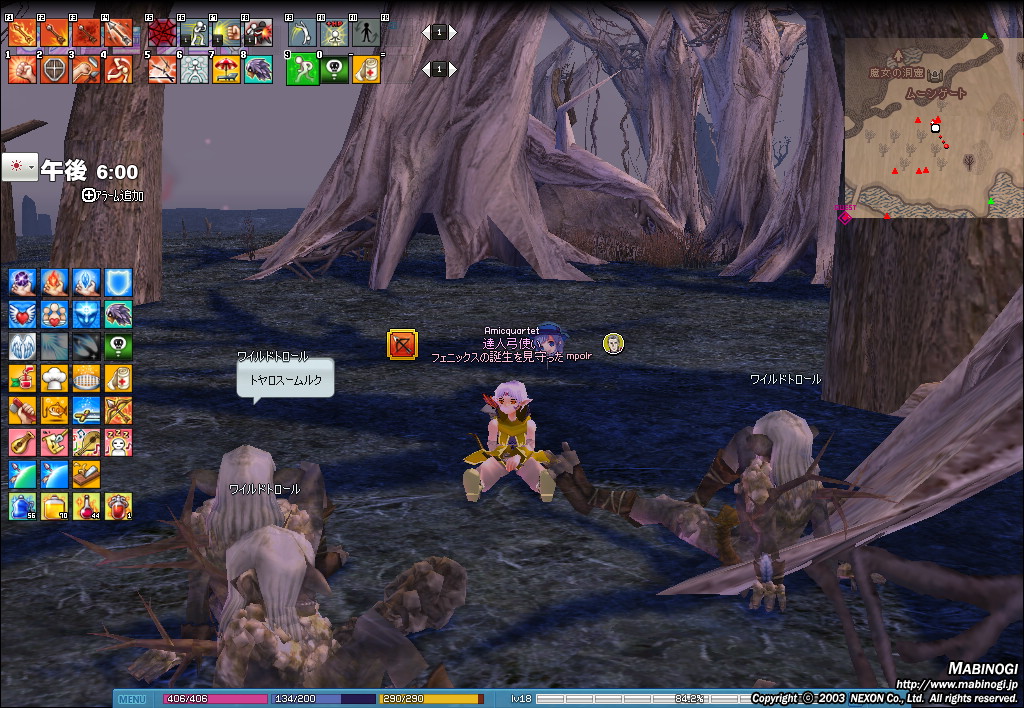Select the winged heart skill icon
This screenshot has height=708, width=1024.
click(22, 314)
